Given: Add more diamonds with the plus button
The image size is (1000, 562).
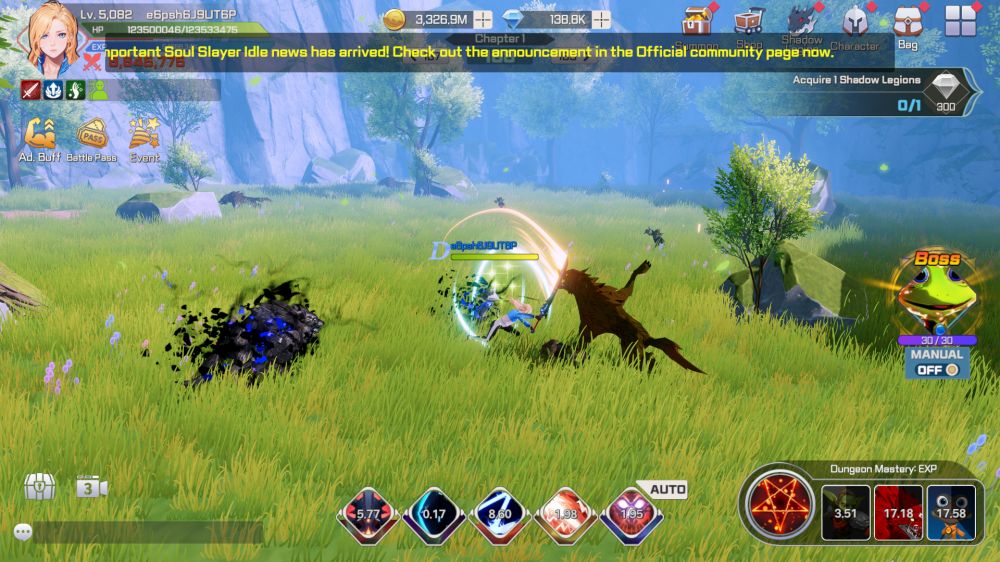Looking at the screenshot, I should click(601, 19).
